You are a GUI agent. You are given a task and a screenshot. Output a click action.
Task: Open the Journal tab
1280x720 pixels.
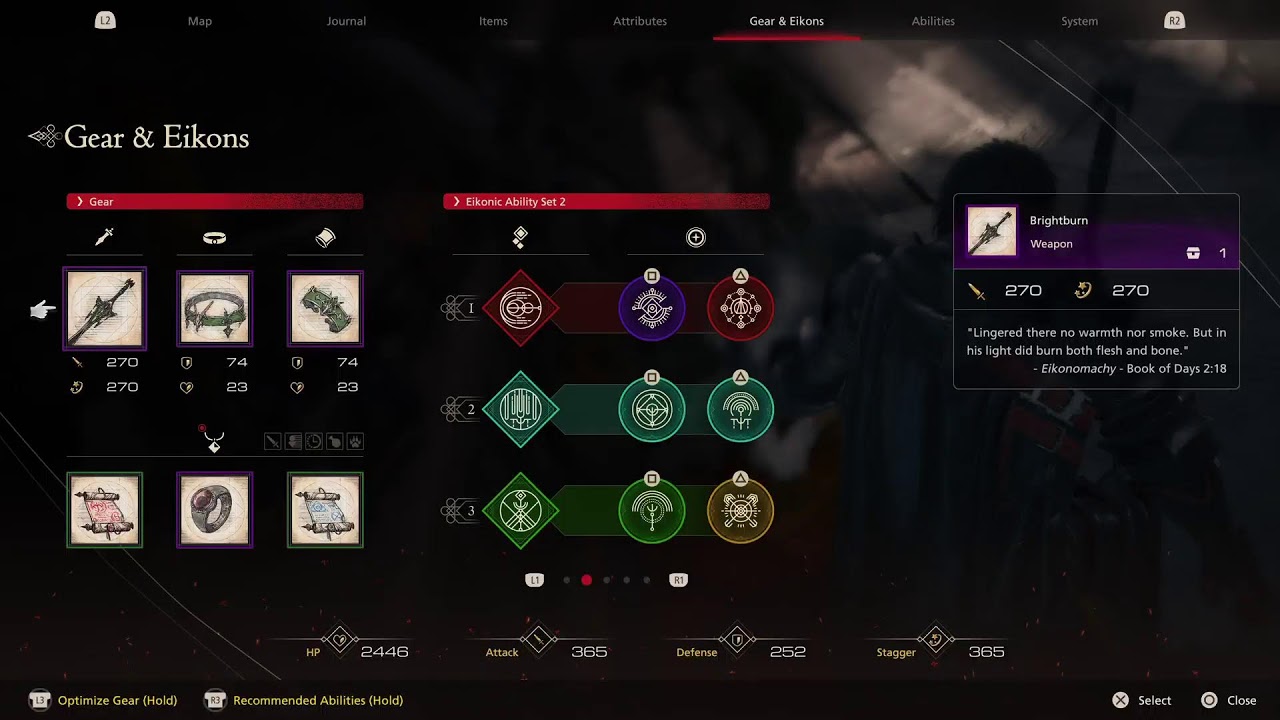(x=346, y=21)
